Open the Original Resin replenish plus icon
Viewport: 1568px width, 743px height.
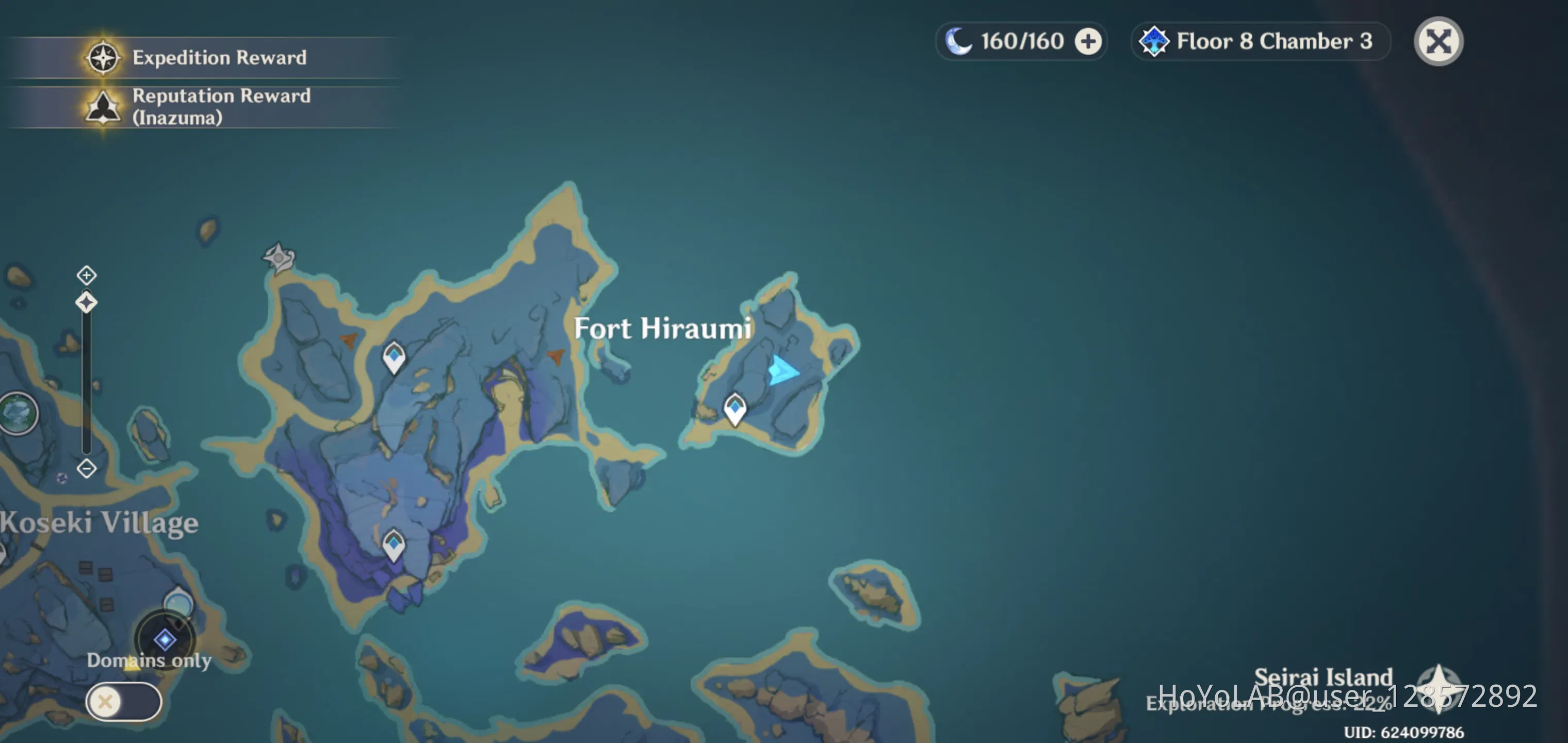point(1088,41)
